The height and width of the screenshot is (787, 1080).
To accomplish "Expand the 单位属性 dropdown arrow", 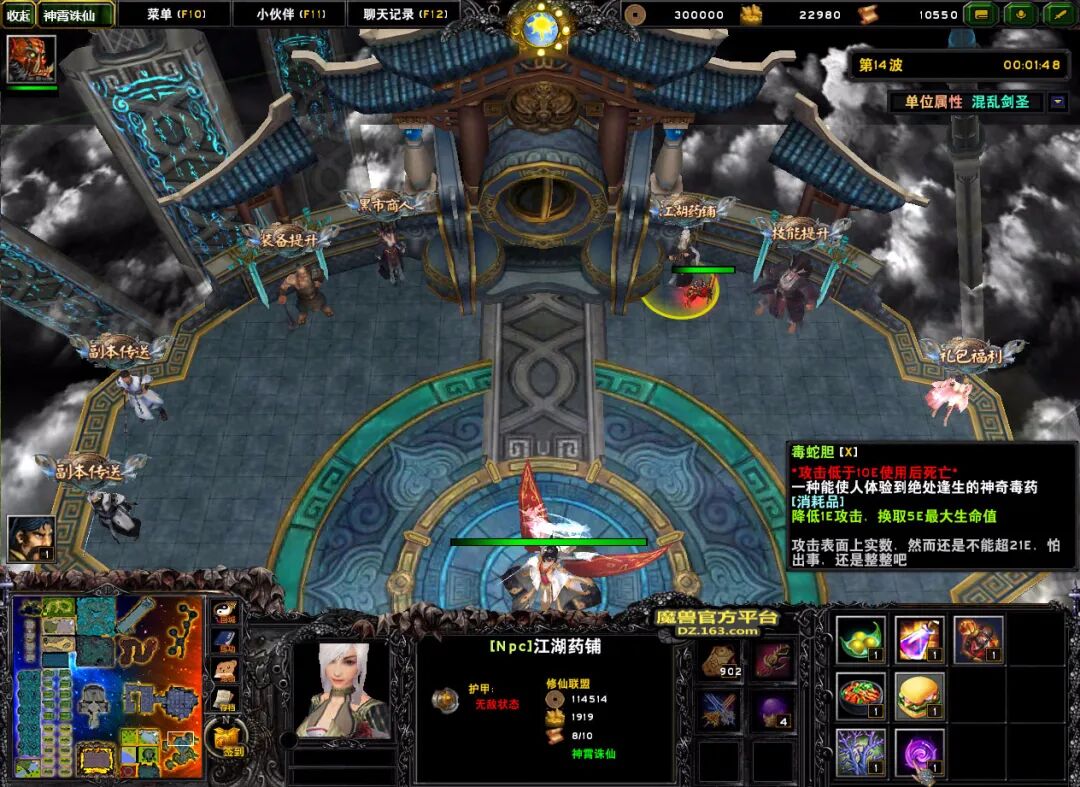I will pyautogui.click(x=1058, y=102).
